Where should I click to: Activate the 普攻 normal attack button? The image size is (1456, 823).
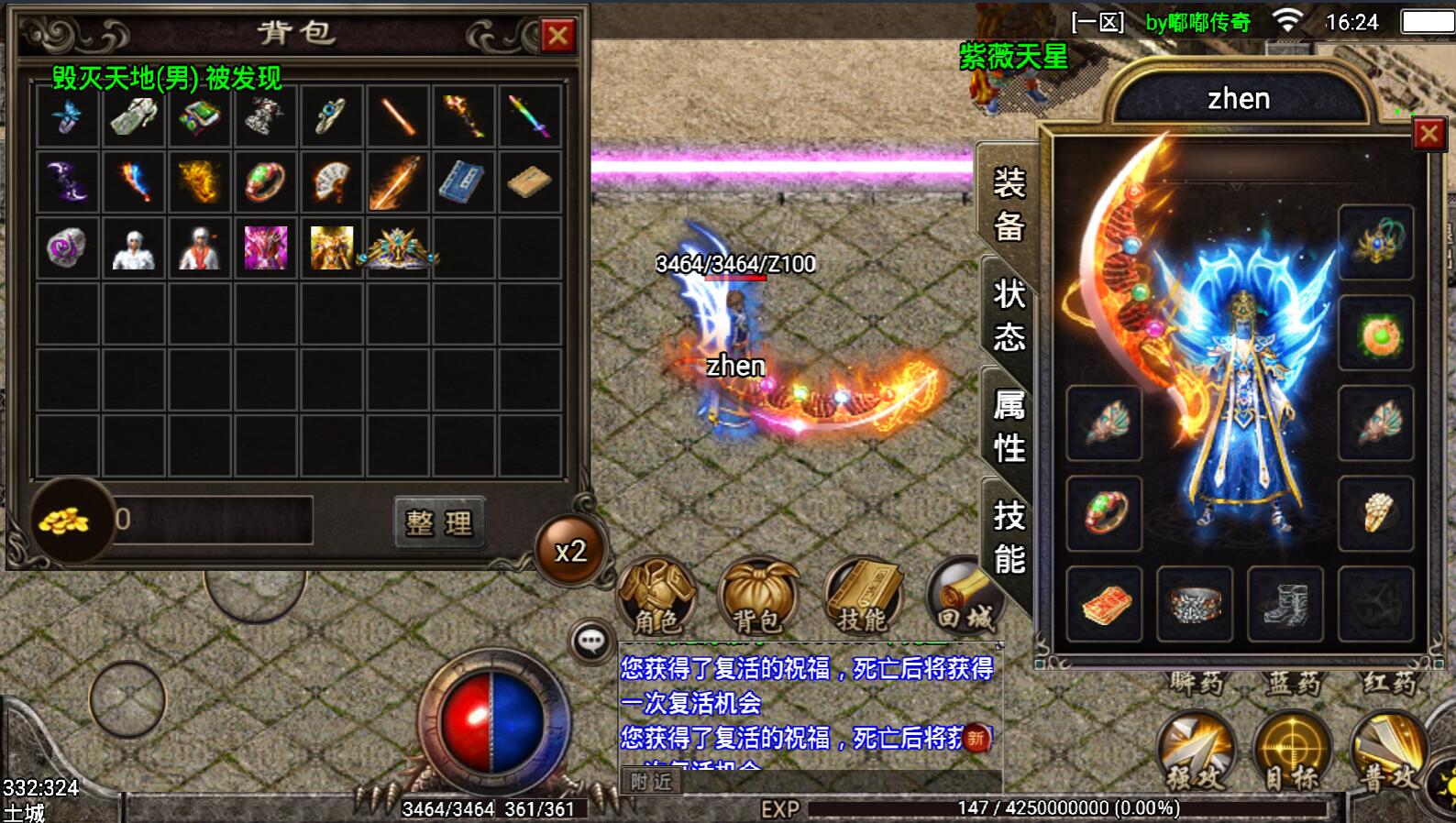point(1388,752)
